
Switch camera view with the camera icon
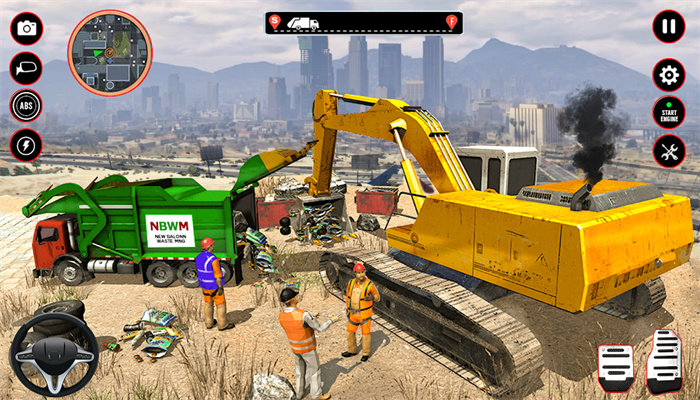(x=26, y=28)
